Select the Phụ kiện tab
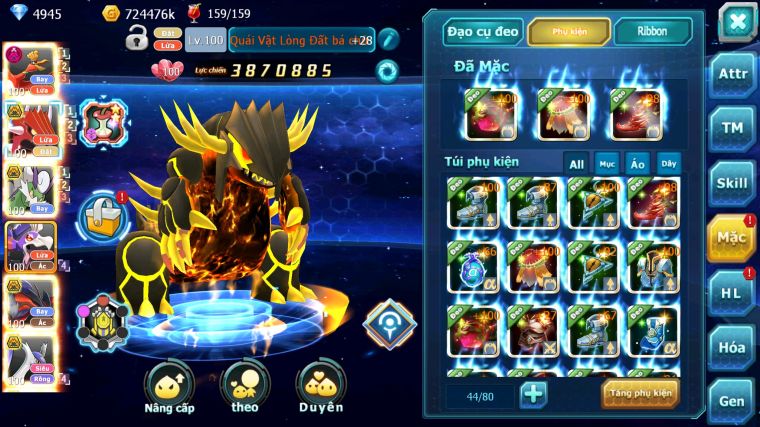This screenshot has width=760, height=427. click(x=568, y=32)
